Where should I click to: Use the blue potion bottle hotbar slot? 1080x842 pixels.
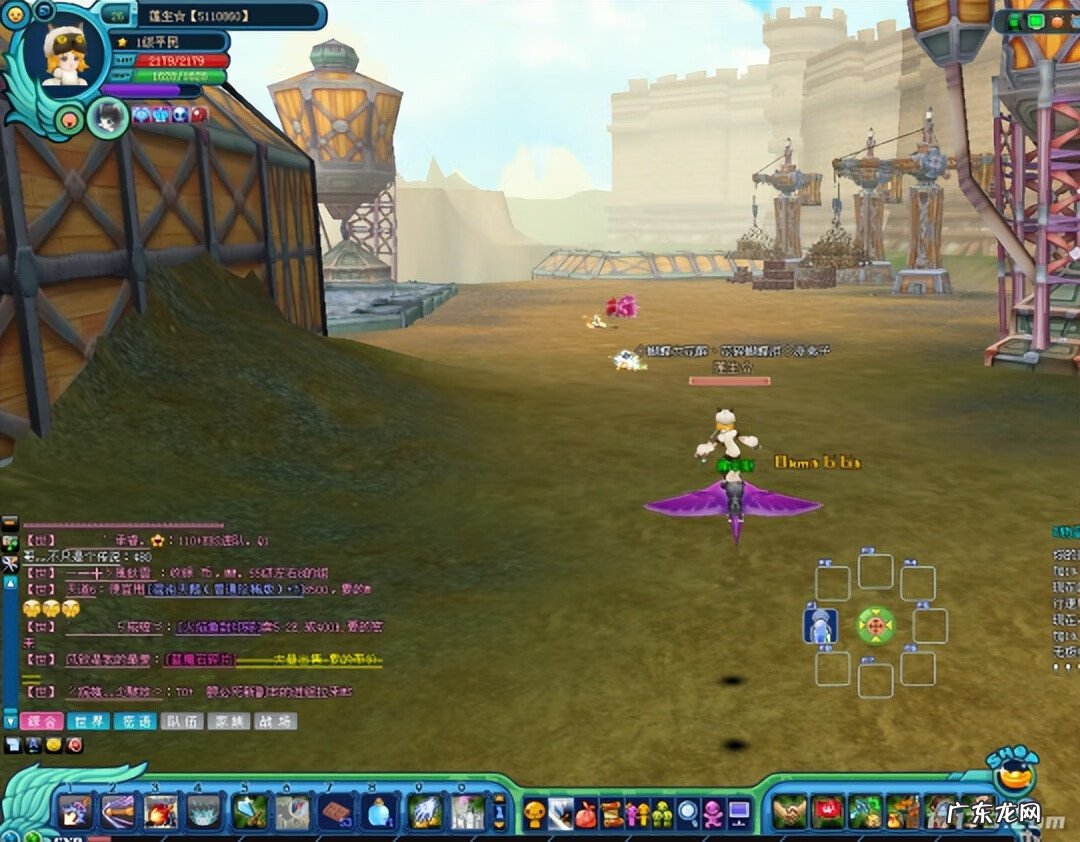point(379,810)
